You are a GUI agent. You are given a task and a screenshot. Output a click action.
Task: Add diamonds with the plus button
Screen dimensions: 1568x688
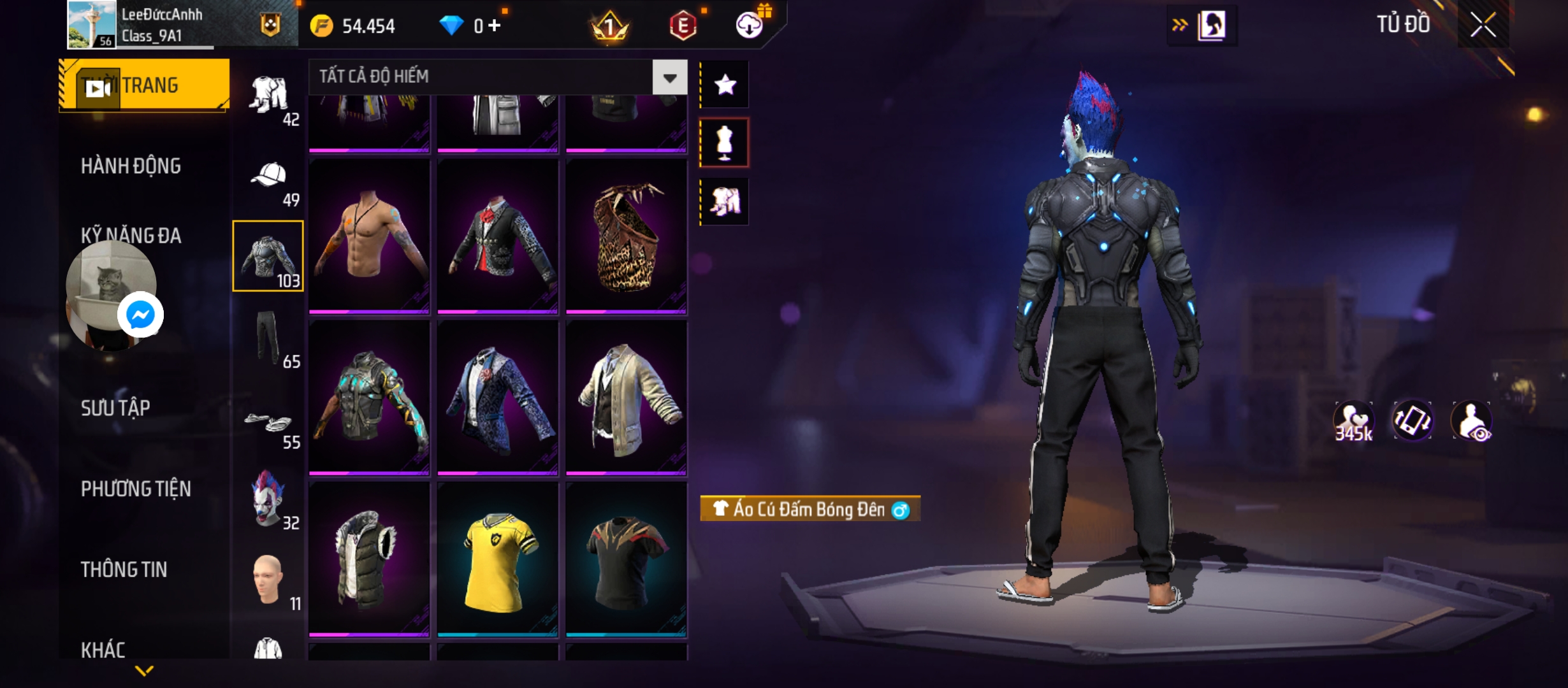(x=495, y=25)
